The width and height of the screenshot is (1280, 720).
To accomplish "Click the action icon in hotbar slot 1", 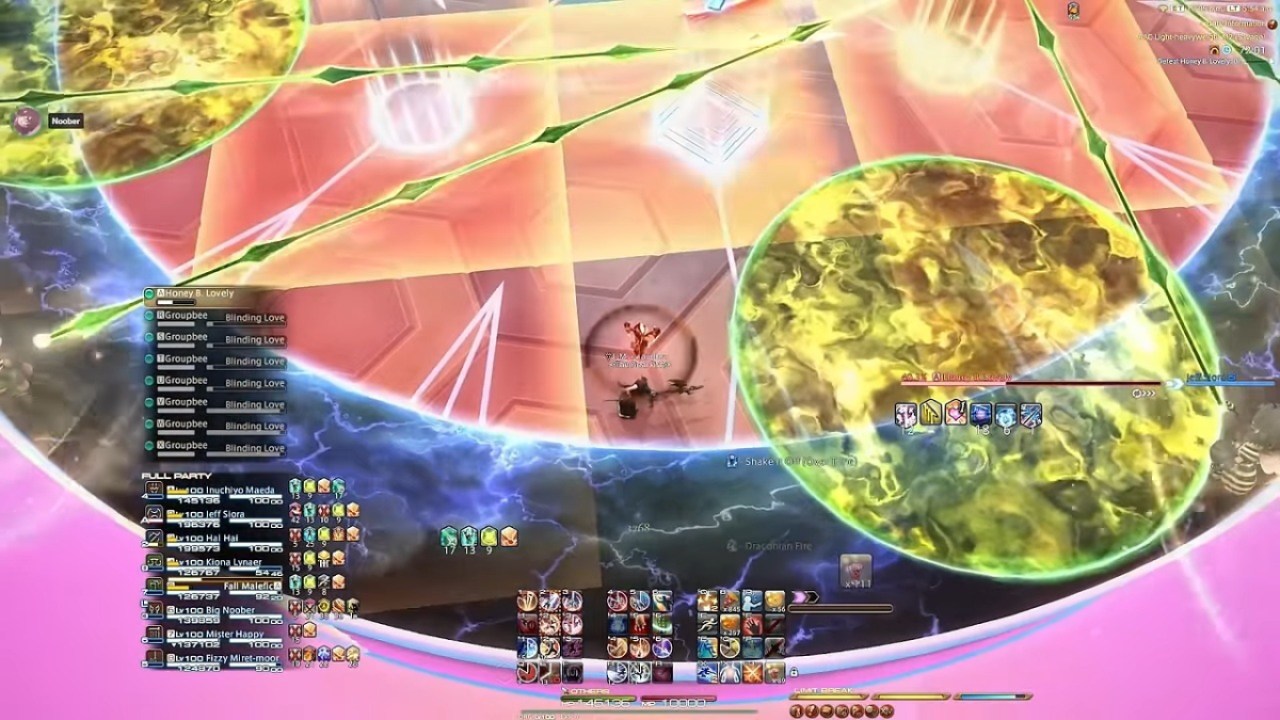I will 527,600.
